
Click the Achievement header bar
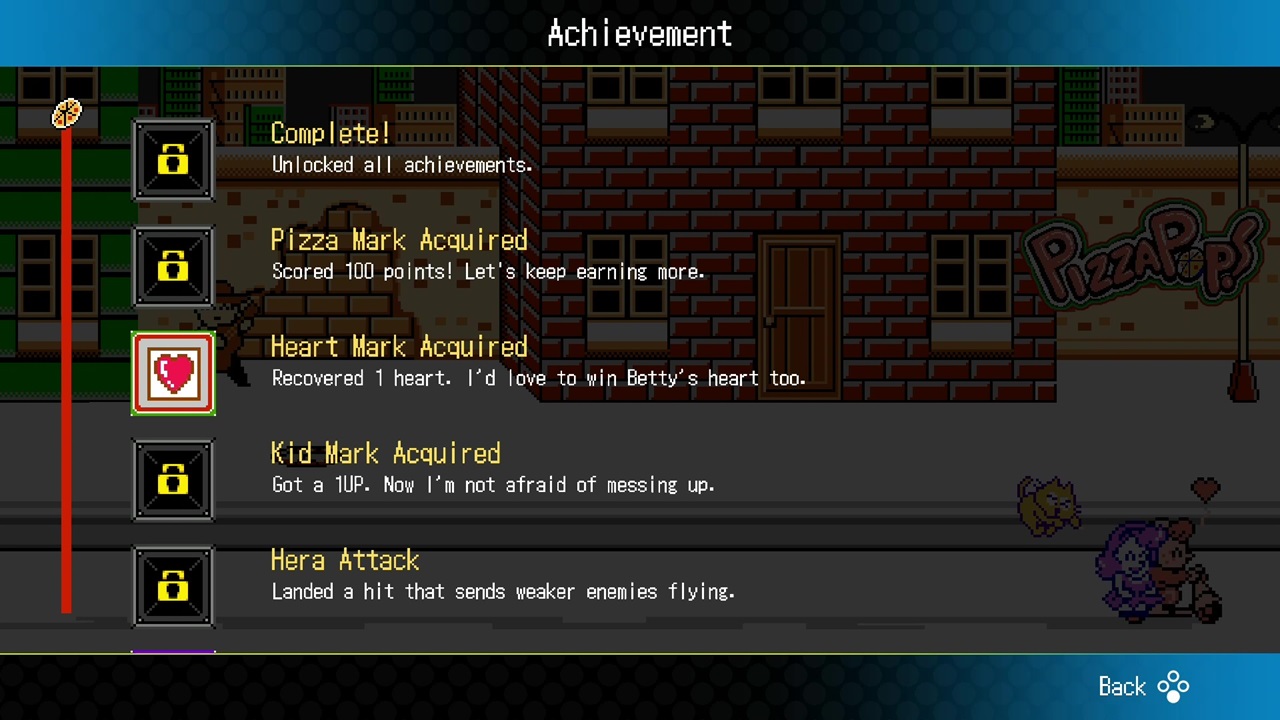pos(640,31)
